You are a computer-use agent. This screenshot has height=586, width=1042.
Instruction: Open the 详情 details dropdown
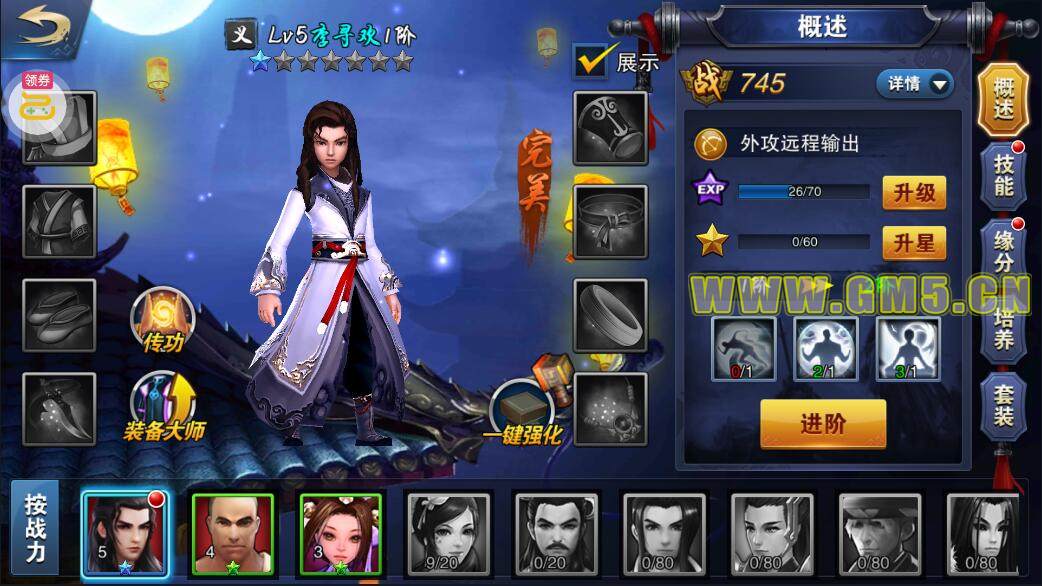(x=914, y=84)
